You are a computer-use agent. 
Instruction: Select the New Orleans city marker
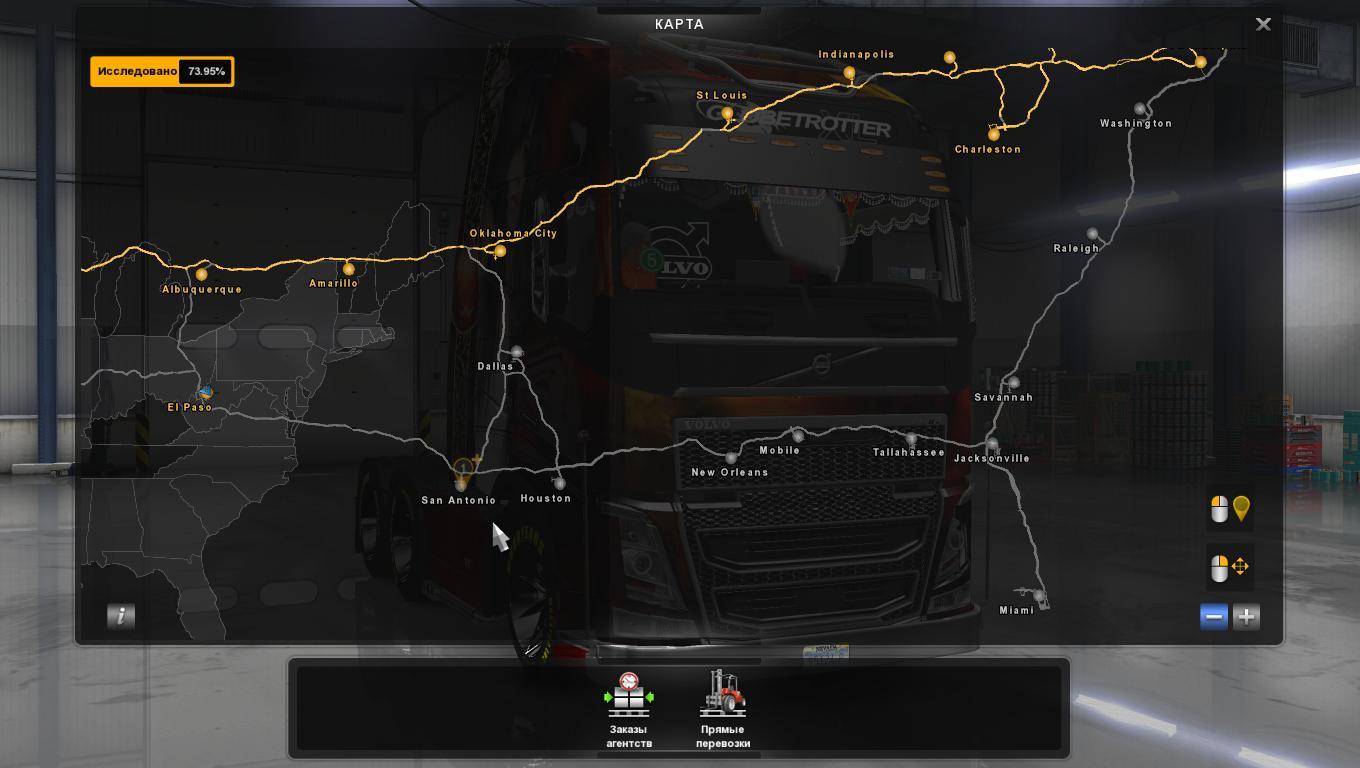731,458
